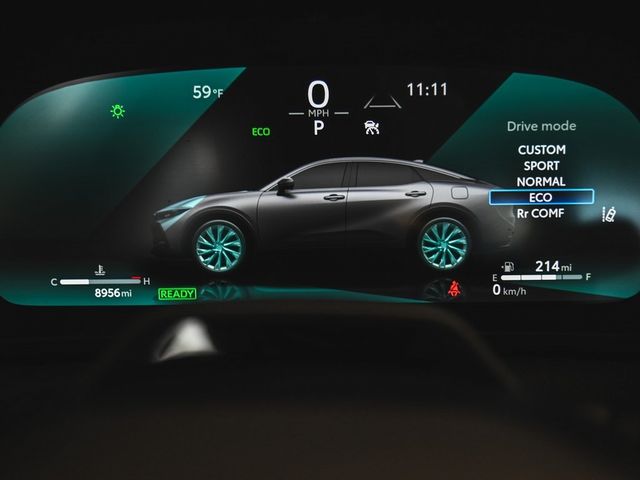
Task: Pick the Rr COMF drive mode
Action: pos(541,213)
